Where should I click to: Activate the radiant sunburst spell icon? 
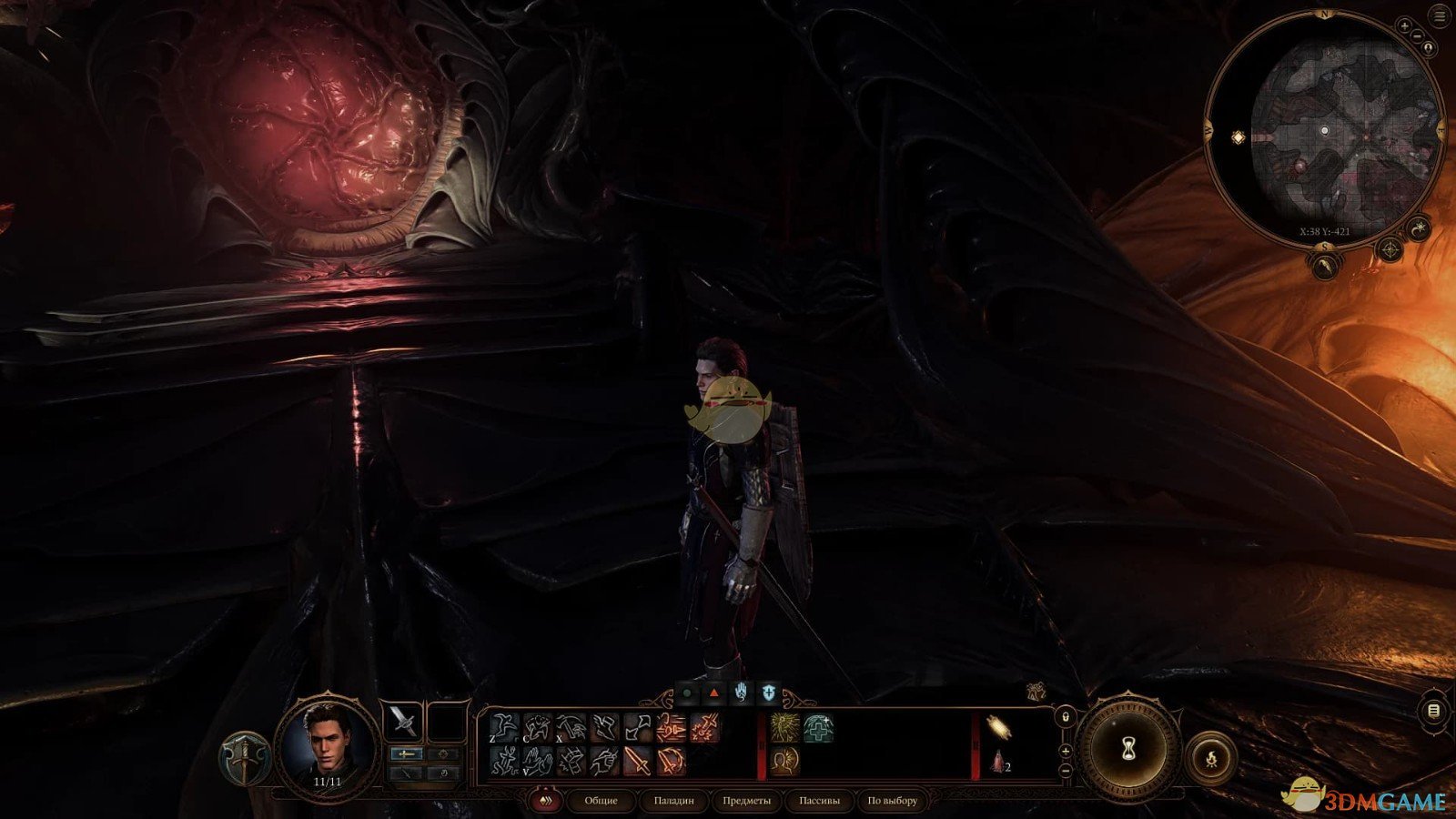784,728
